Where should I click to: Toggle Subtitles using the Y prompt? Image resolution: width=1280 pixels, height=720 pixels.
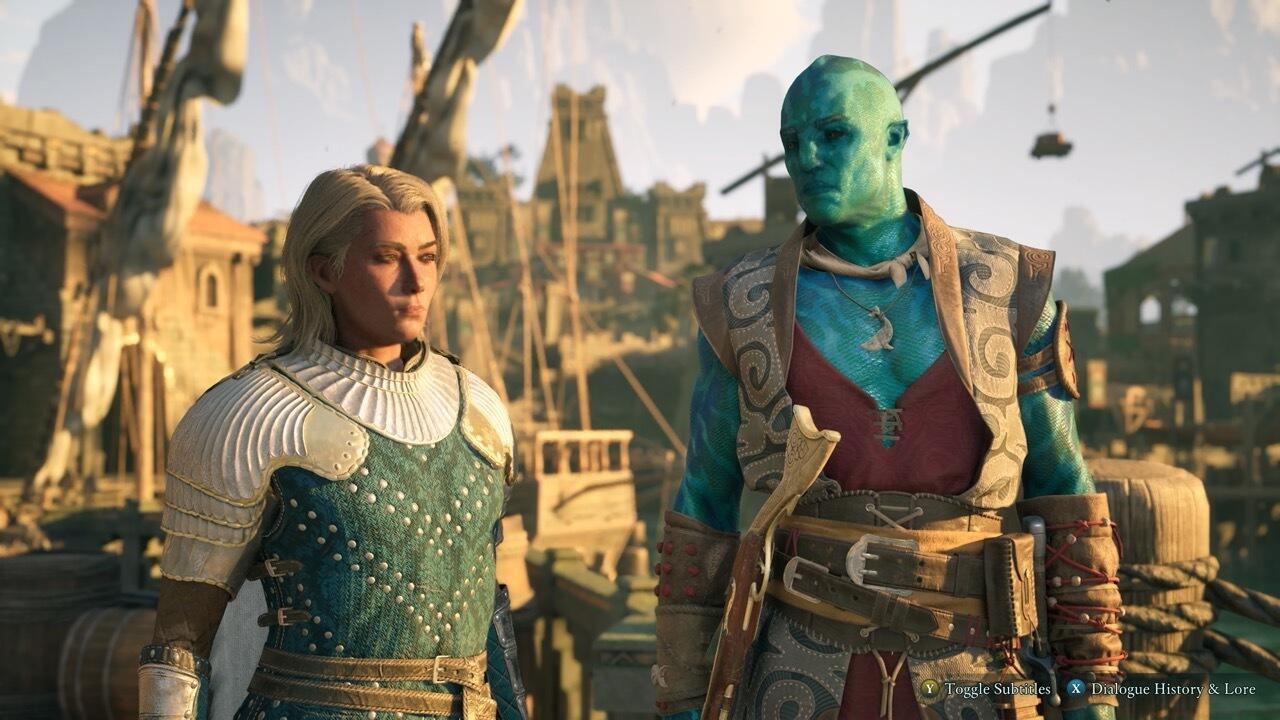tap(930, 689)
